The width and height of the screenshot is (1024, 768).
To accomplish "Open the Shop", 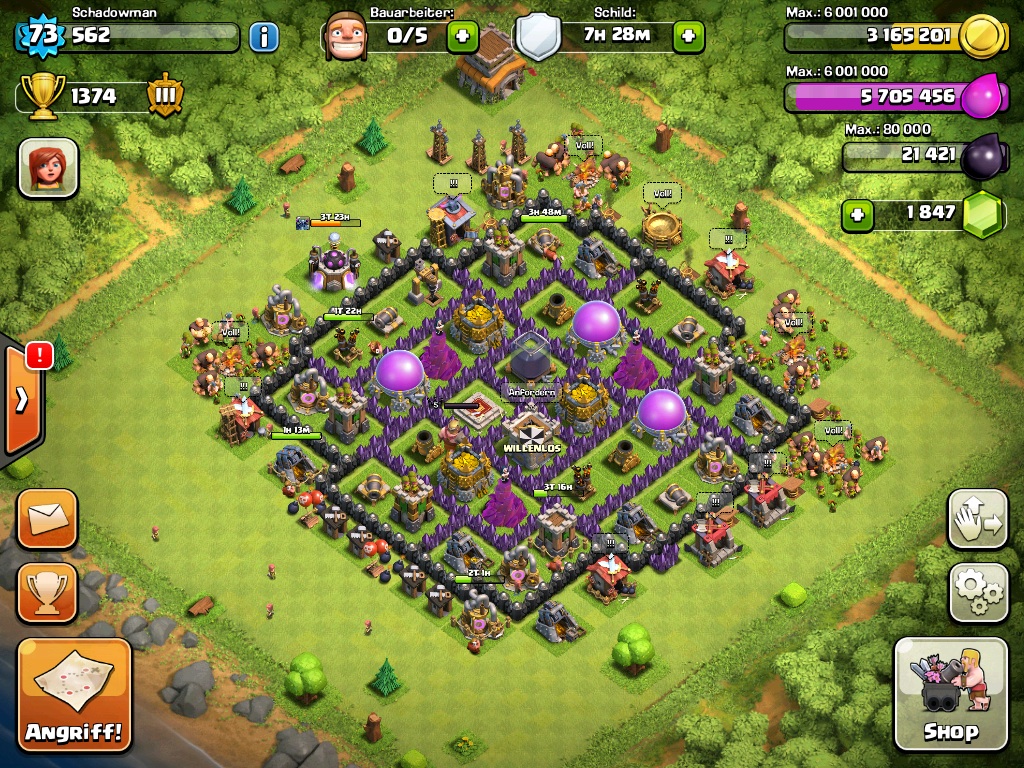I will pos(950,694).
